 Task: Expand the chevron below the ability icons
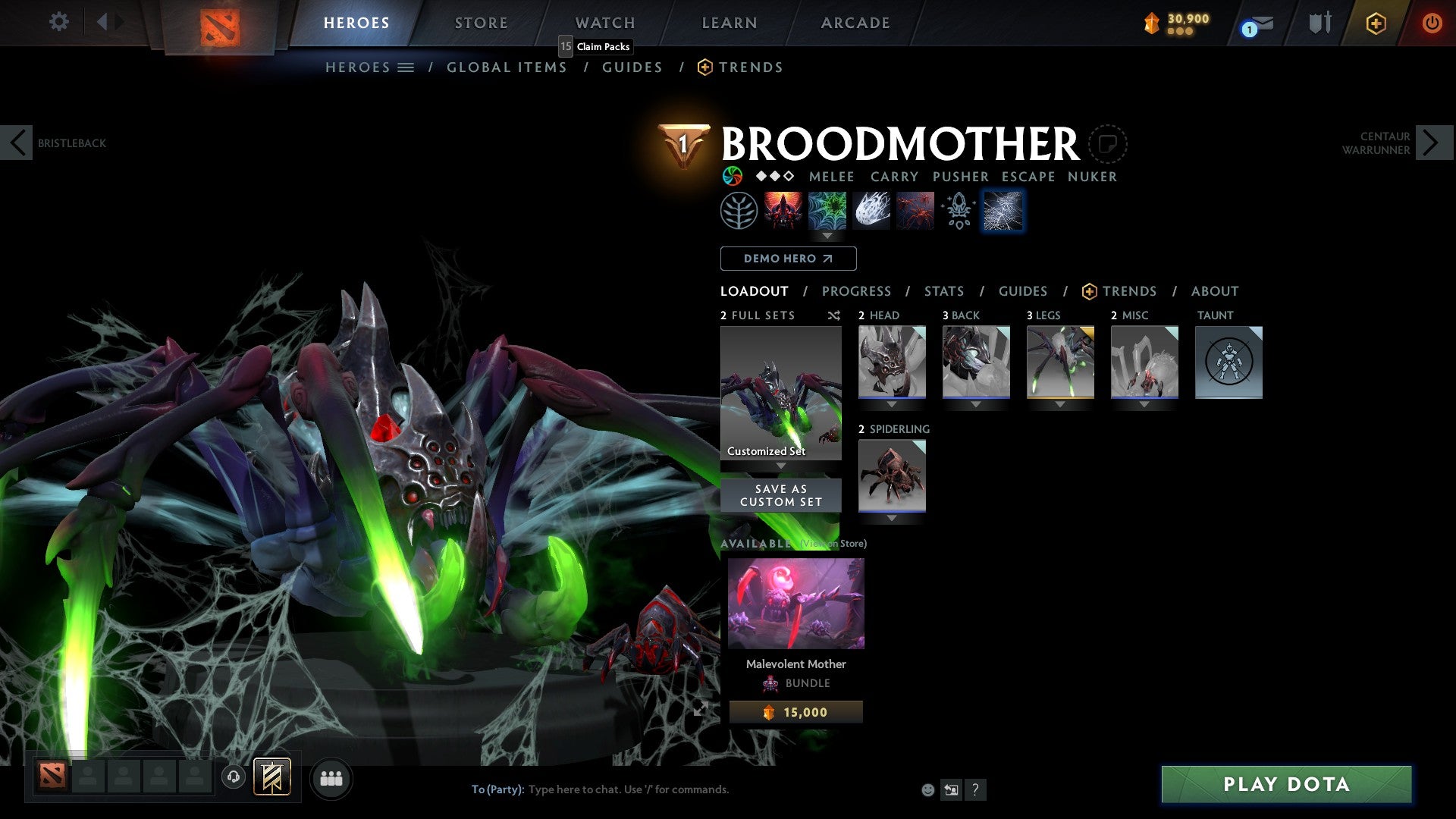tap(827, 236)
